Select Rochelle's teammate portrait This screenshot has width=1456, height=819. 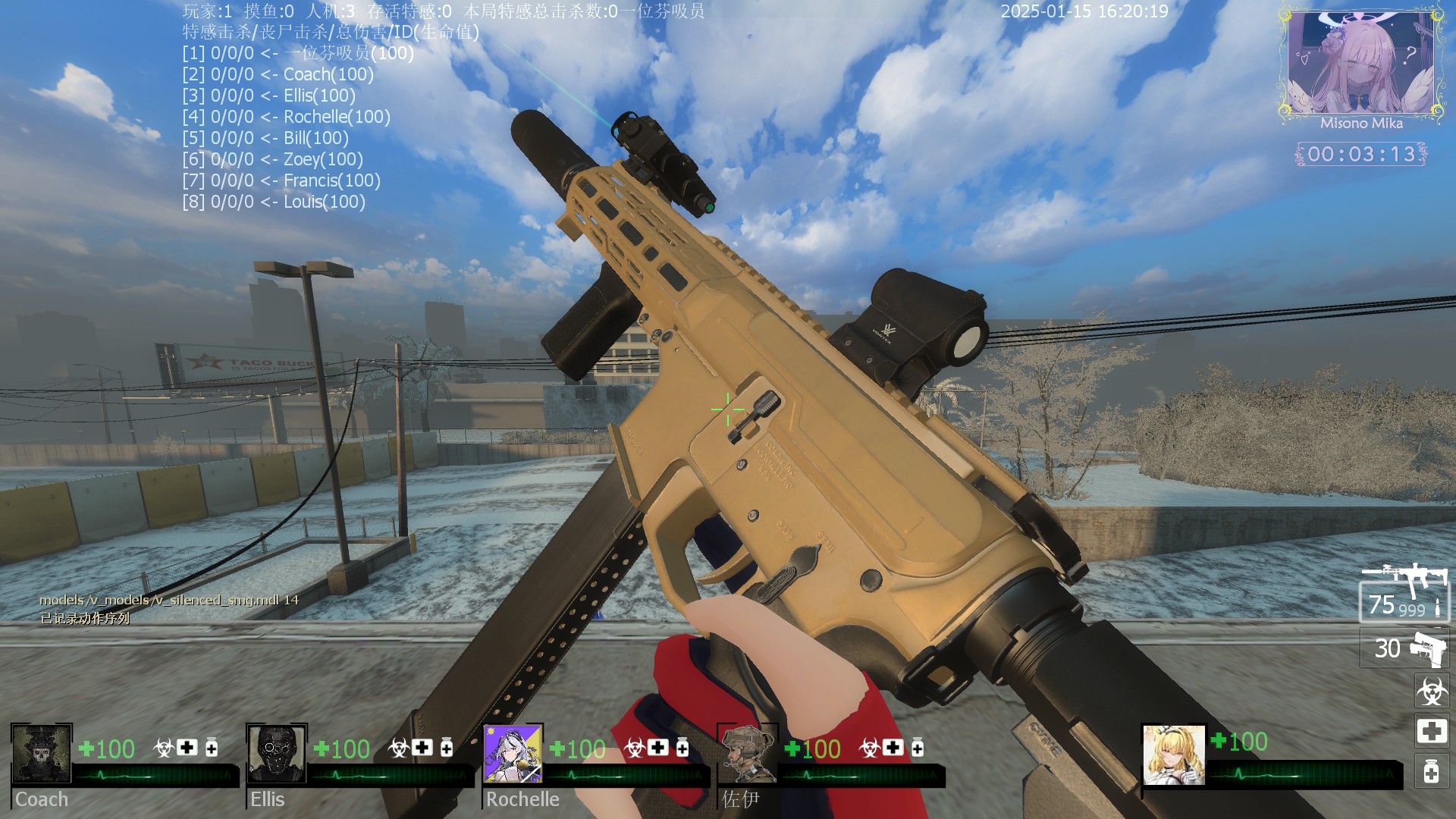coord(513,754)
